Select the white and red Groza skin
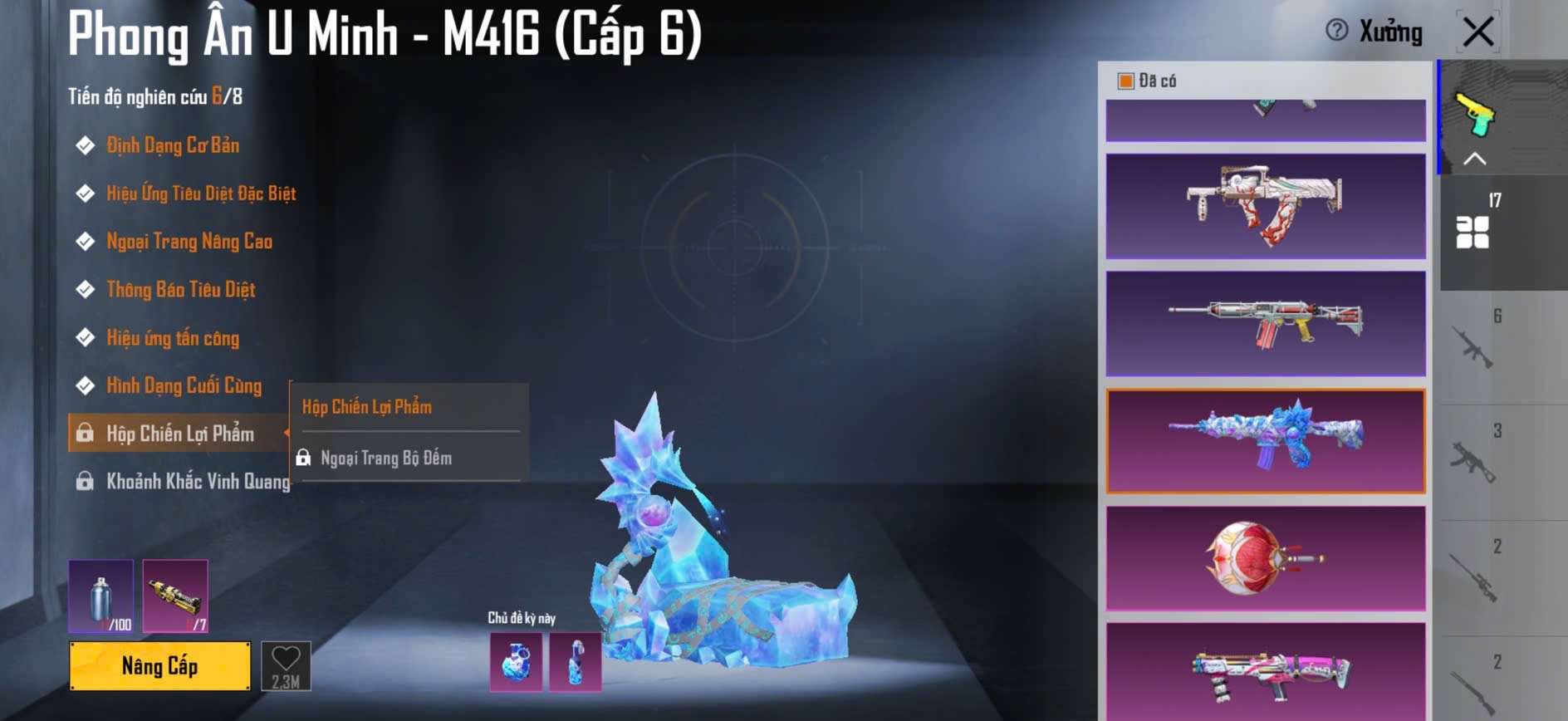 click(x=1265, y=206)
